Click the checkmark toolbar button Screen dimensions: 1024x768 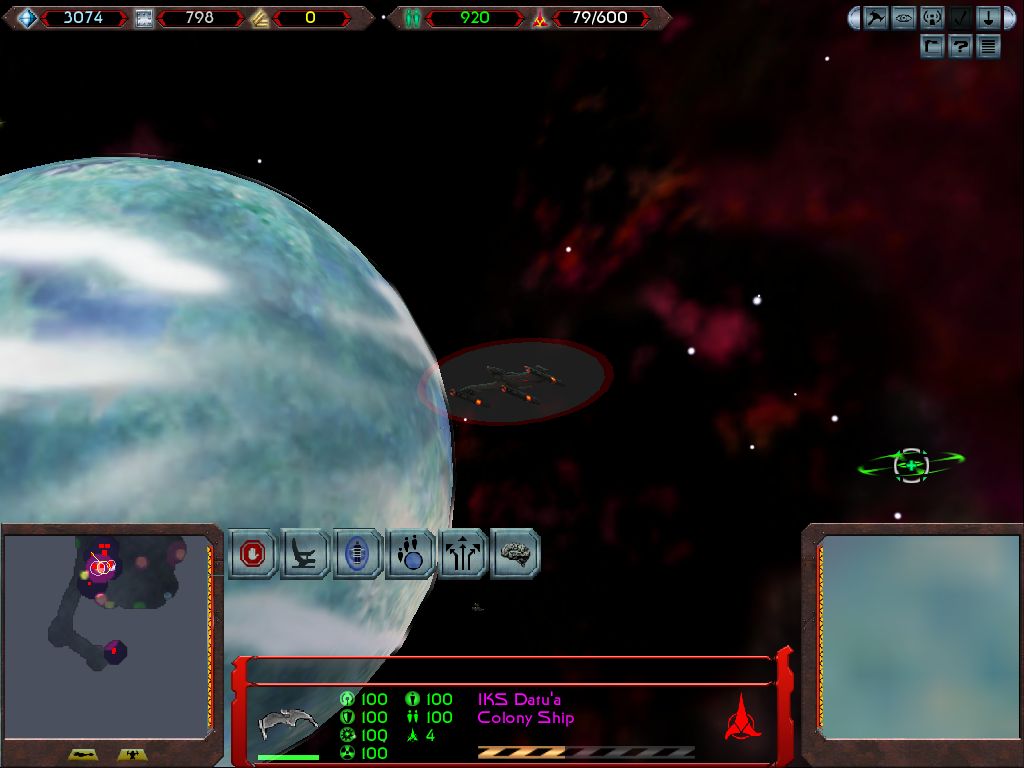960,18
